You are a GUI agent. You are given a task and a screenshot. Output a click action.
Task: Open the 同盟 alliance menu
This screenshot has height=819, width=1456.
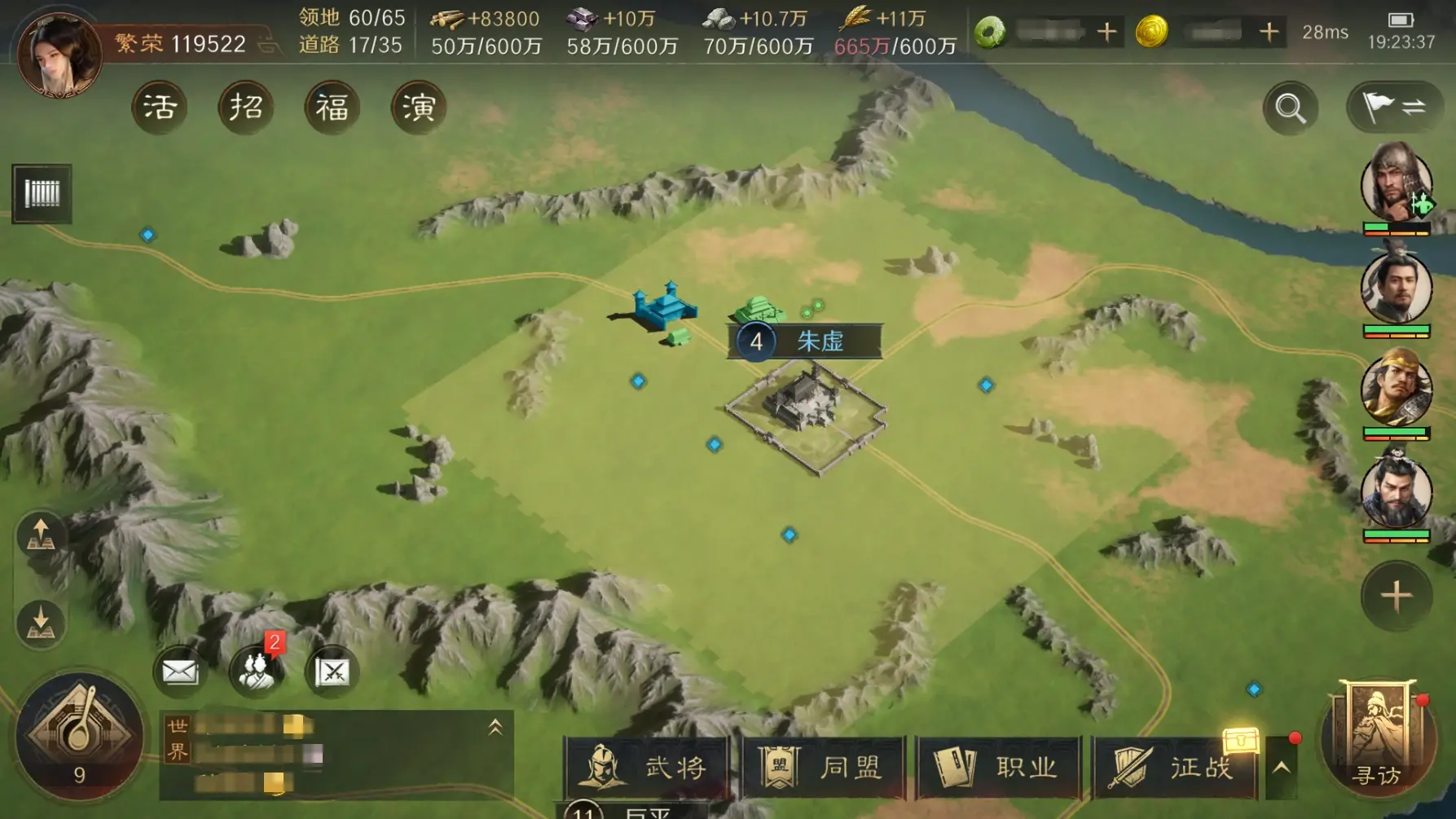point(823,768)
